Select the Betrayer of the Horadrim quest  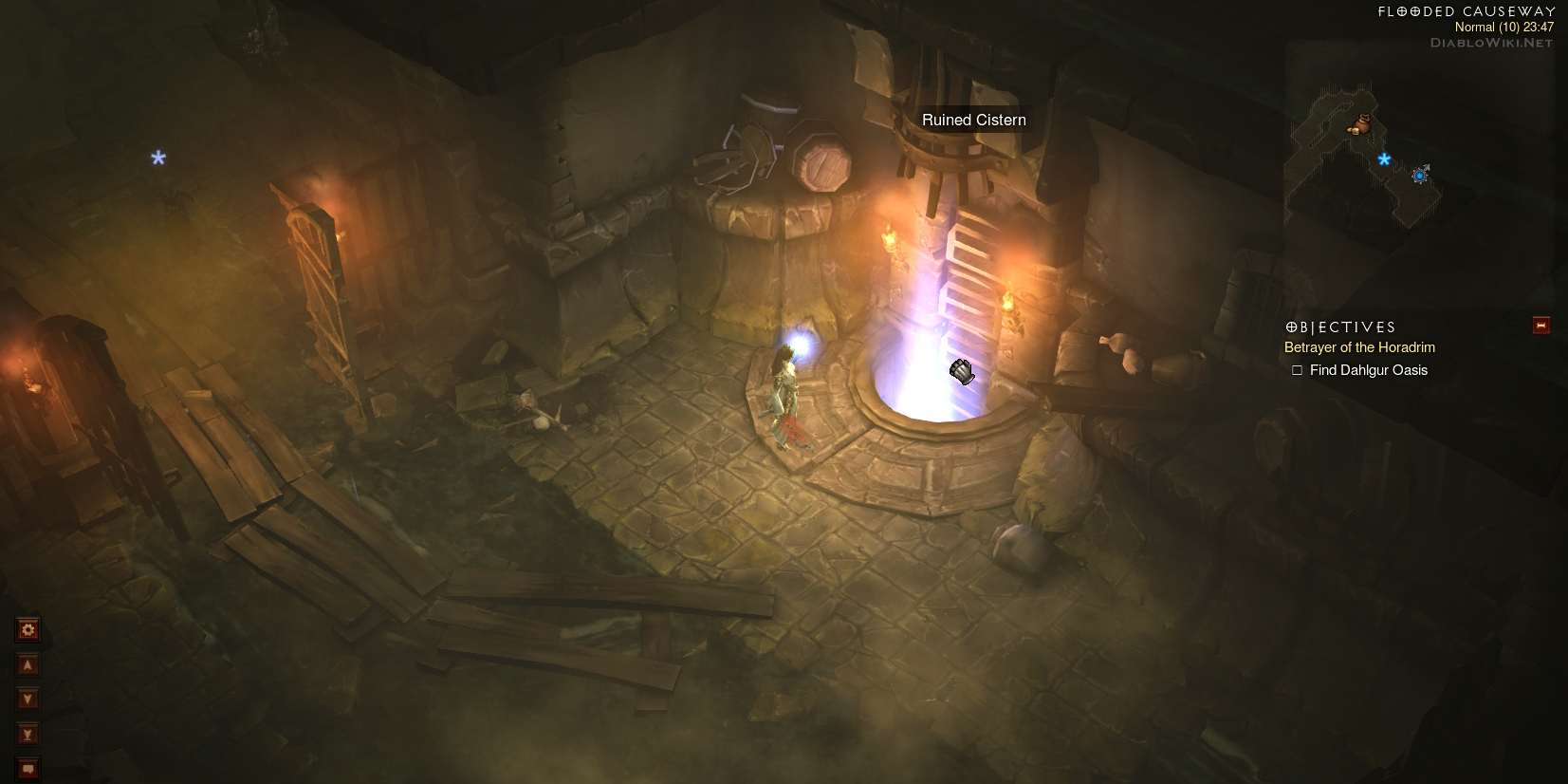click(x=1359, y=347)
